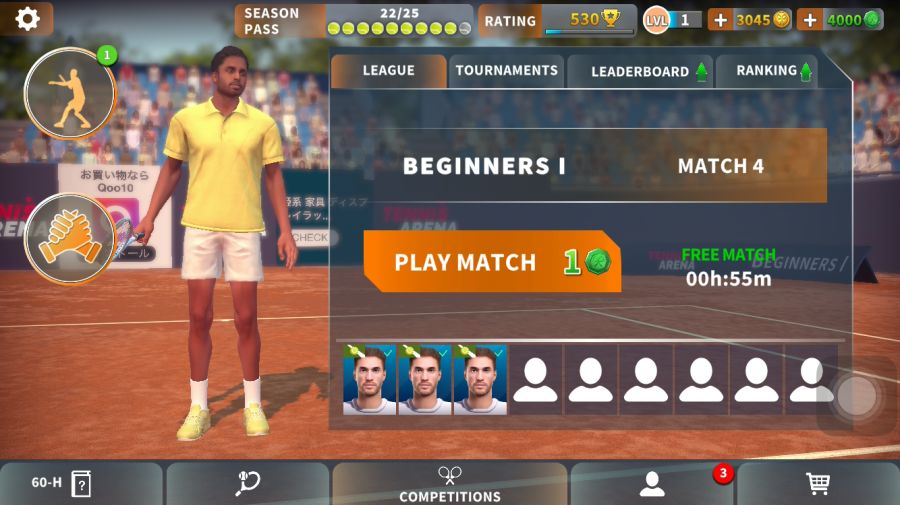Open the tennis player training icon
Viewport: 900px width, 505px height.
pyautogui.click(x=70, y=93)
